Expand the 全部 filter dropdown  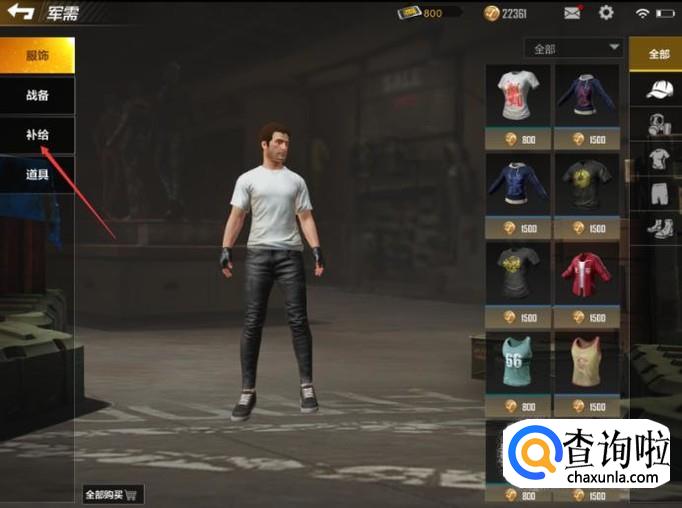(x=573, y=48)
